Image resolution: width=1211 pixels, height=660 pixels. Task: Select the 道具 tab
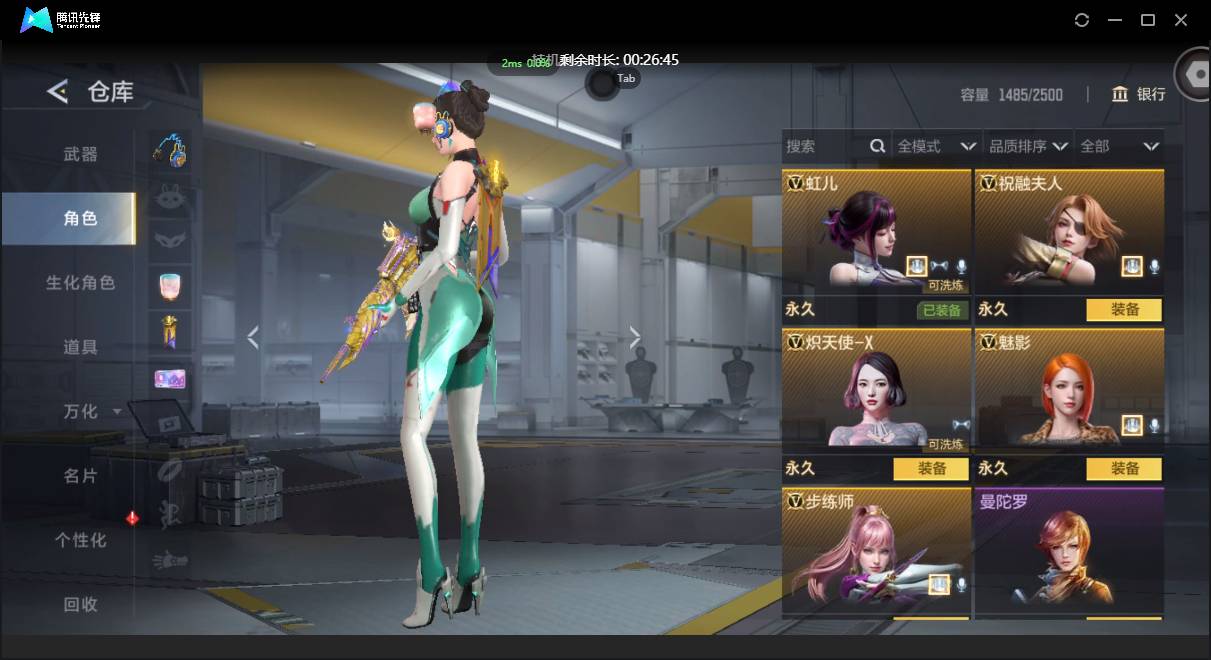click(x=80, y=347)
